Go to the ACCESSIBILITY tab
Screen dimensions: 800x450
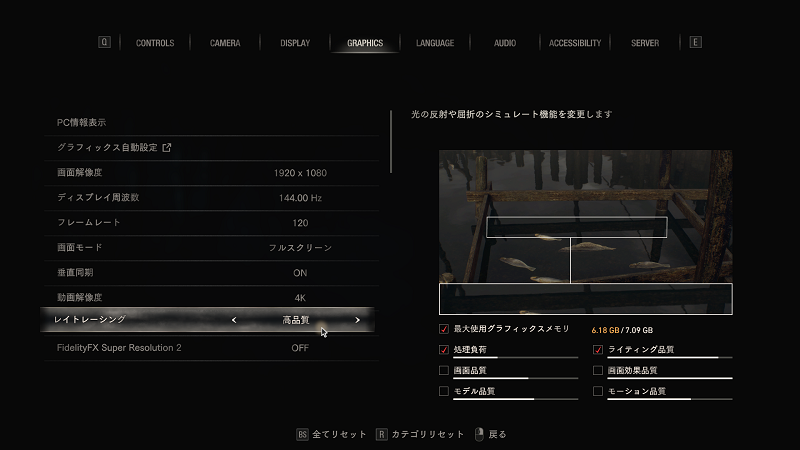575,43
